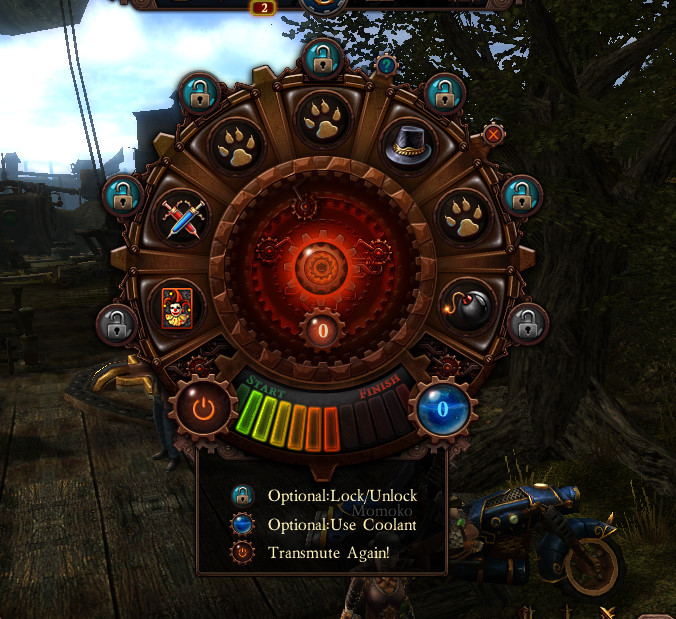
Task: Use the blue coolant orb
Action: 442,408
